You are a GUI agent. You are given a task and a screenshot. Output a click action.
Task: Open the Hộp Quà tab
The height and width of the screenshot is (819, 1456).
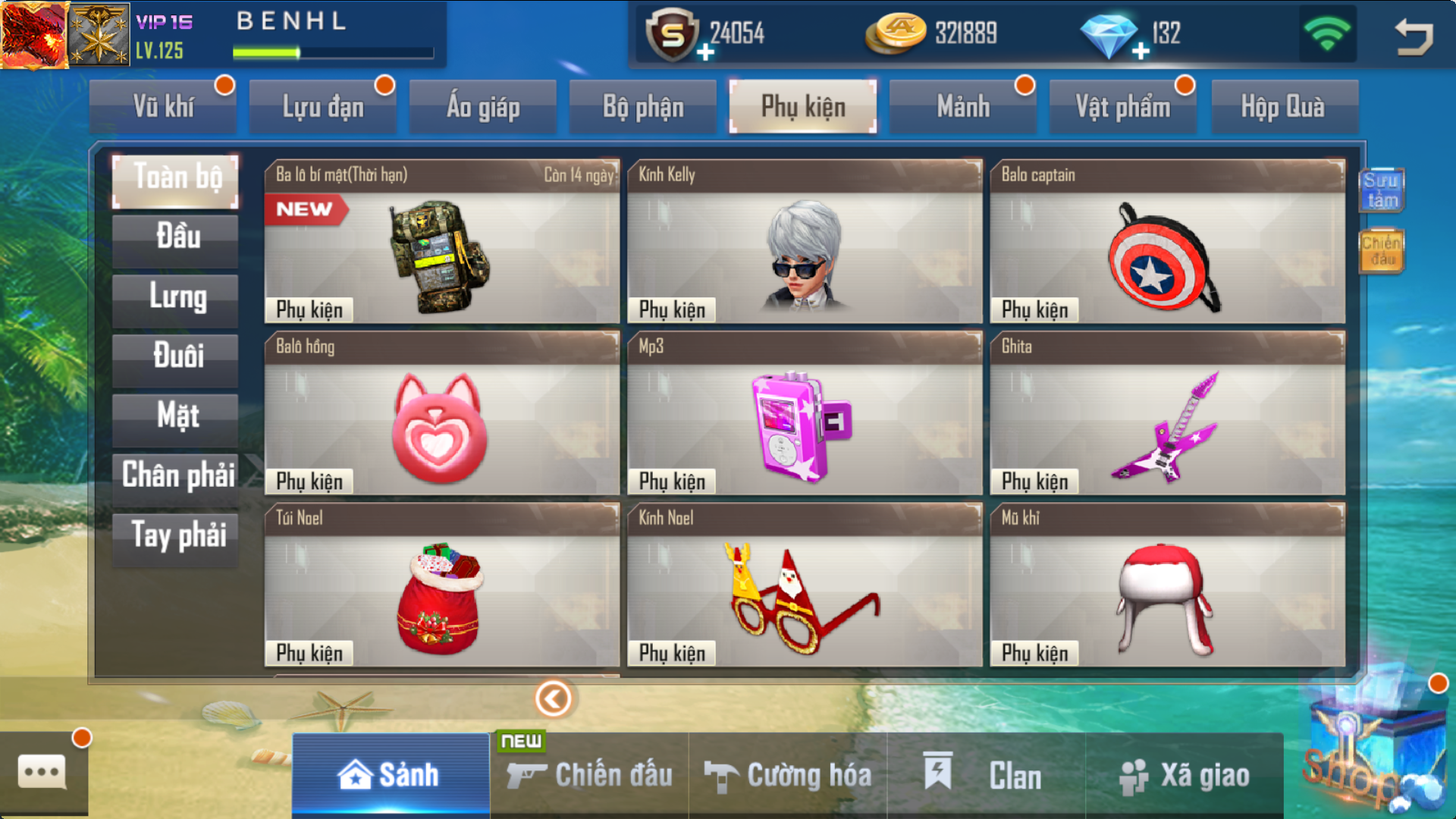(1283, 107)
